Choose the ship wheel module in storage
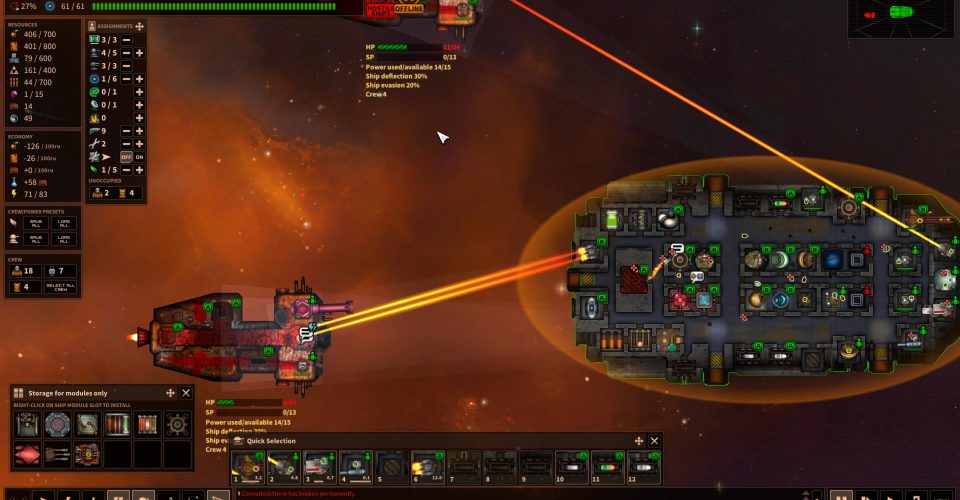The height and width of the screenshot is (500, 960). point(178,423)
